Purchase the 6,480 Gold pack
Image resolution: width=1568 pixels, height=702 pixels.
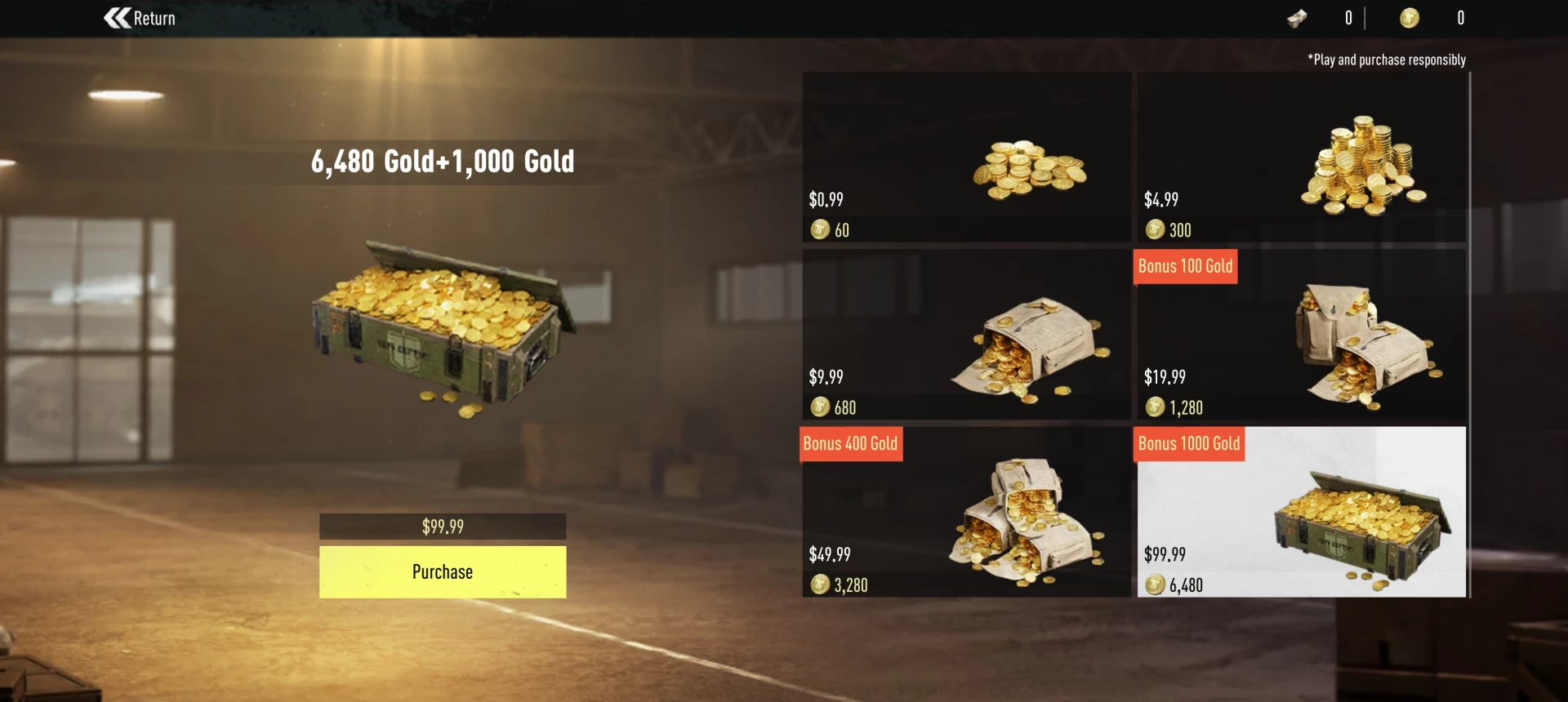pyautogui.click(x=442, y=571)
